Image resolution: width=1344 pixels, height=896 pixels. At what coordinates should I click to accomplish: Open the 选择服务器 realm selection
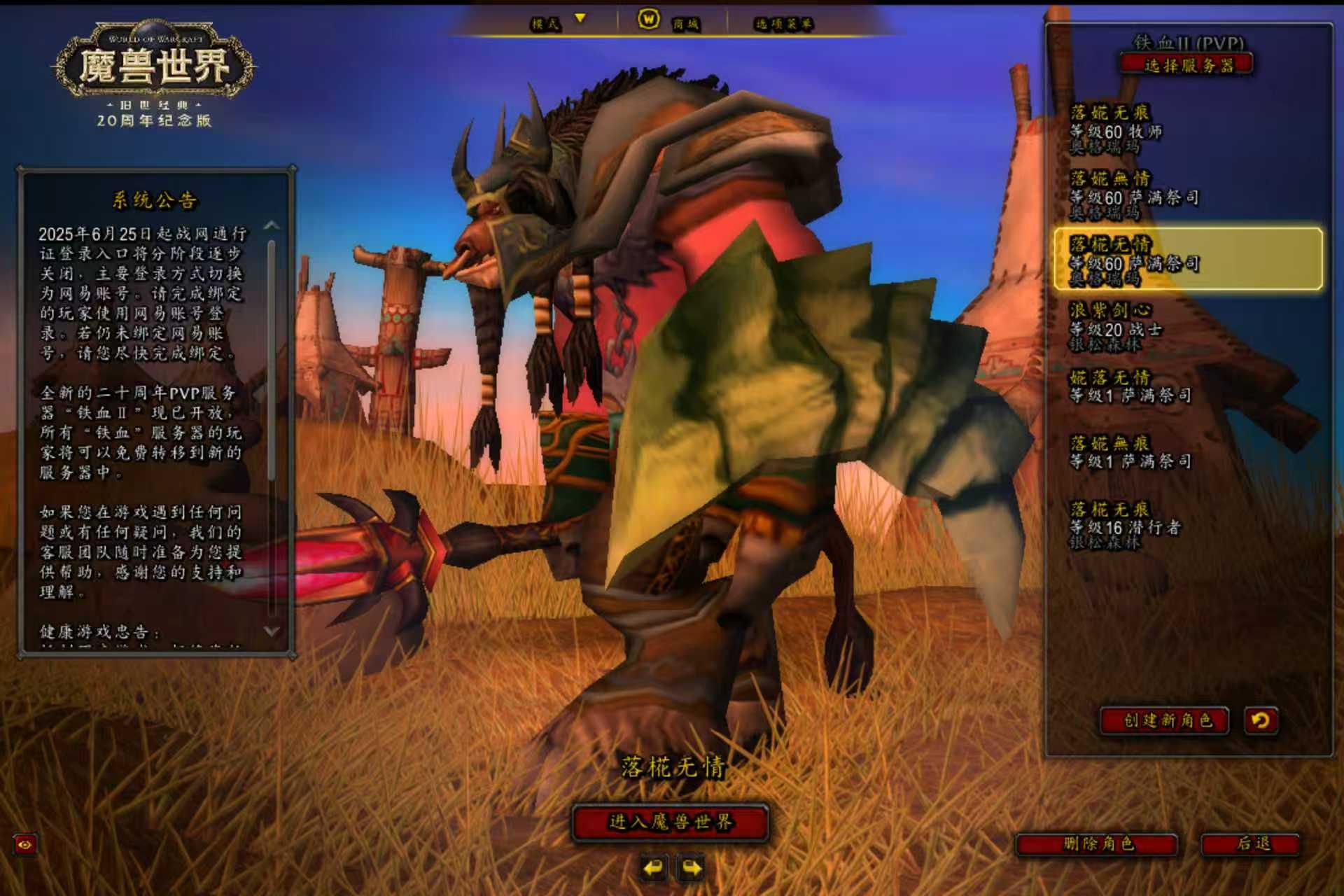tap(1187, 66)
